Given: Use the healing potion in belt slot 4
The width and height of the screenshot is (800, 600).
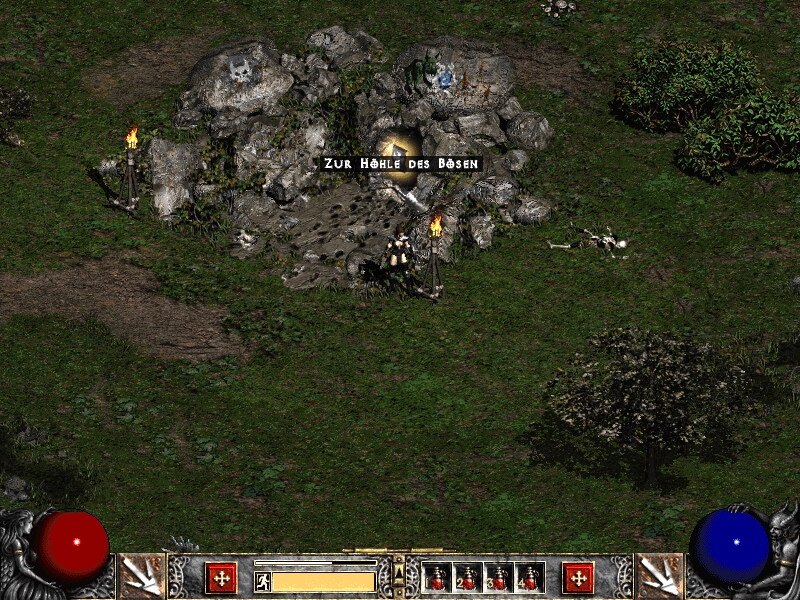Looking at the screenshot, I should point(529,577).
